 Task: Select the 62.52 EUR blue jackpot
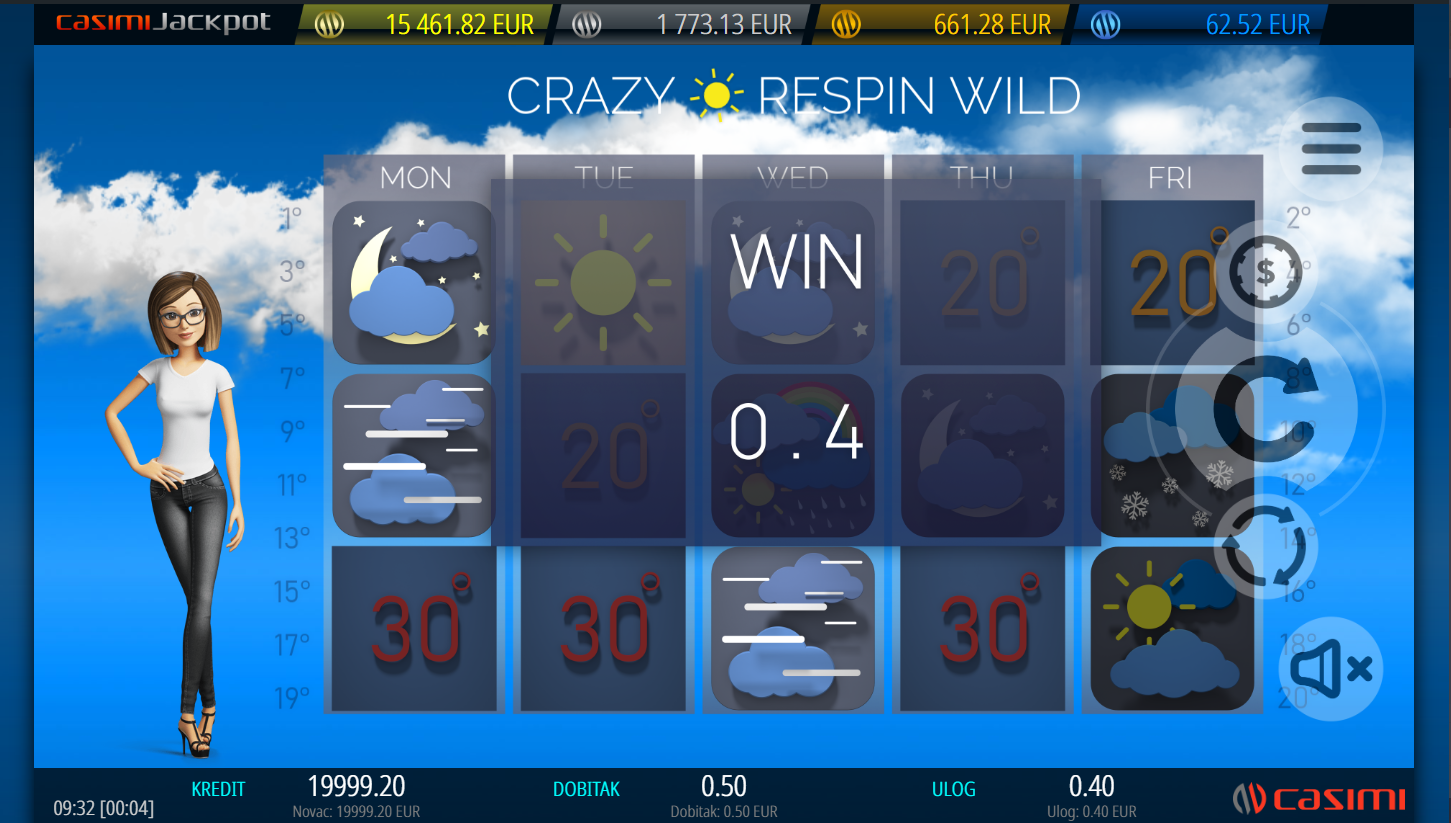(1200, 25)
